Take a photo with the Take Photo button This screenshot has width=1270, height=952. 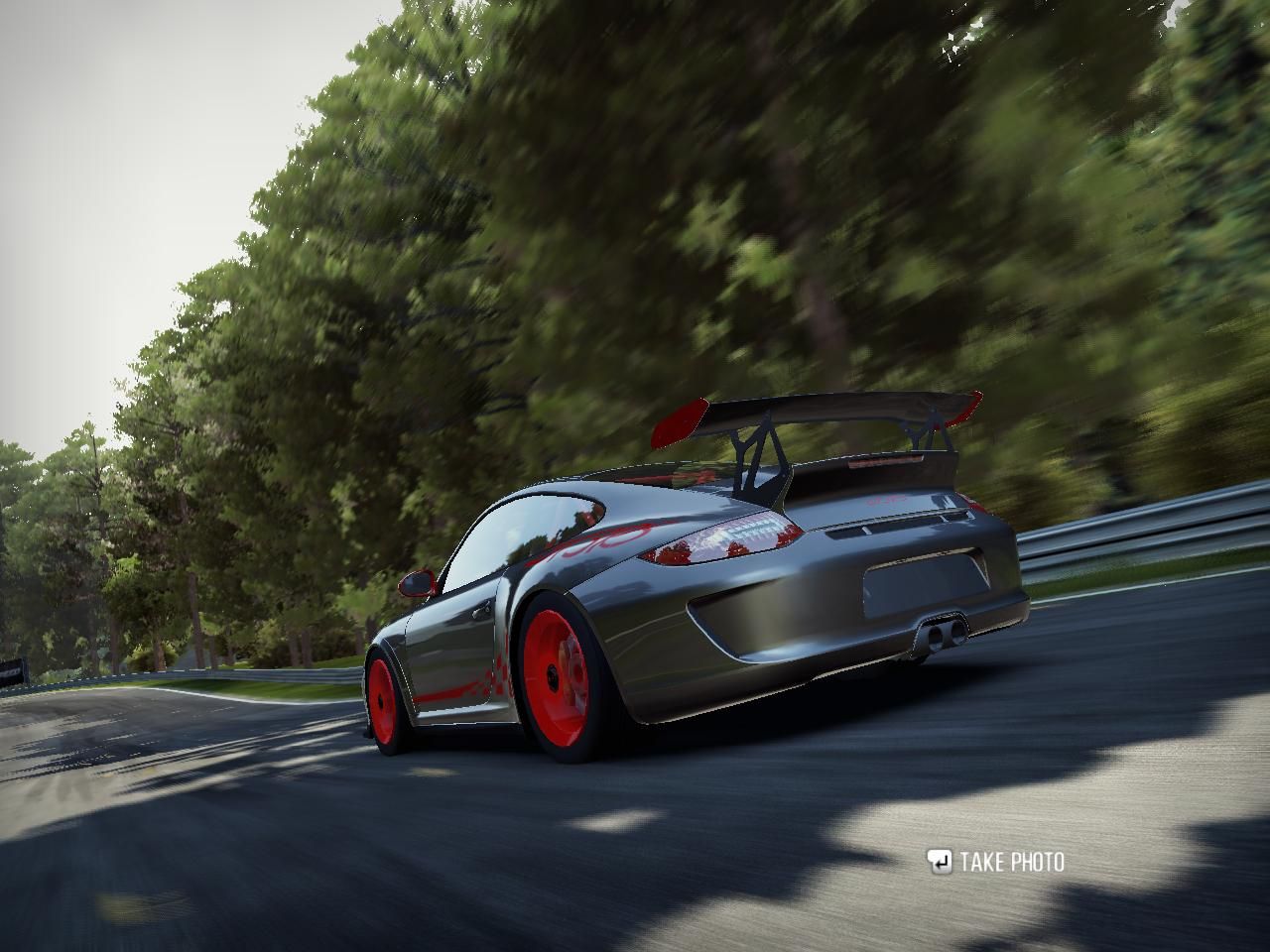[996, 862]
